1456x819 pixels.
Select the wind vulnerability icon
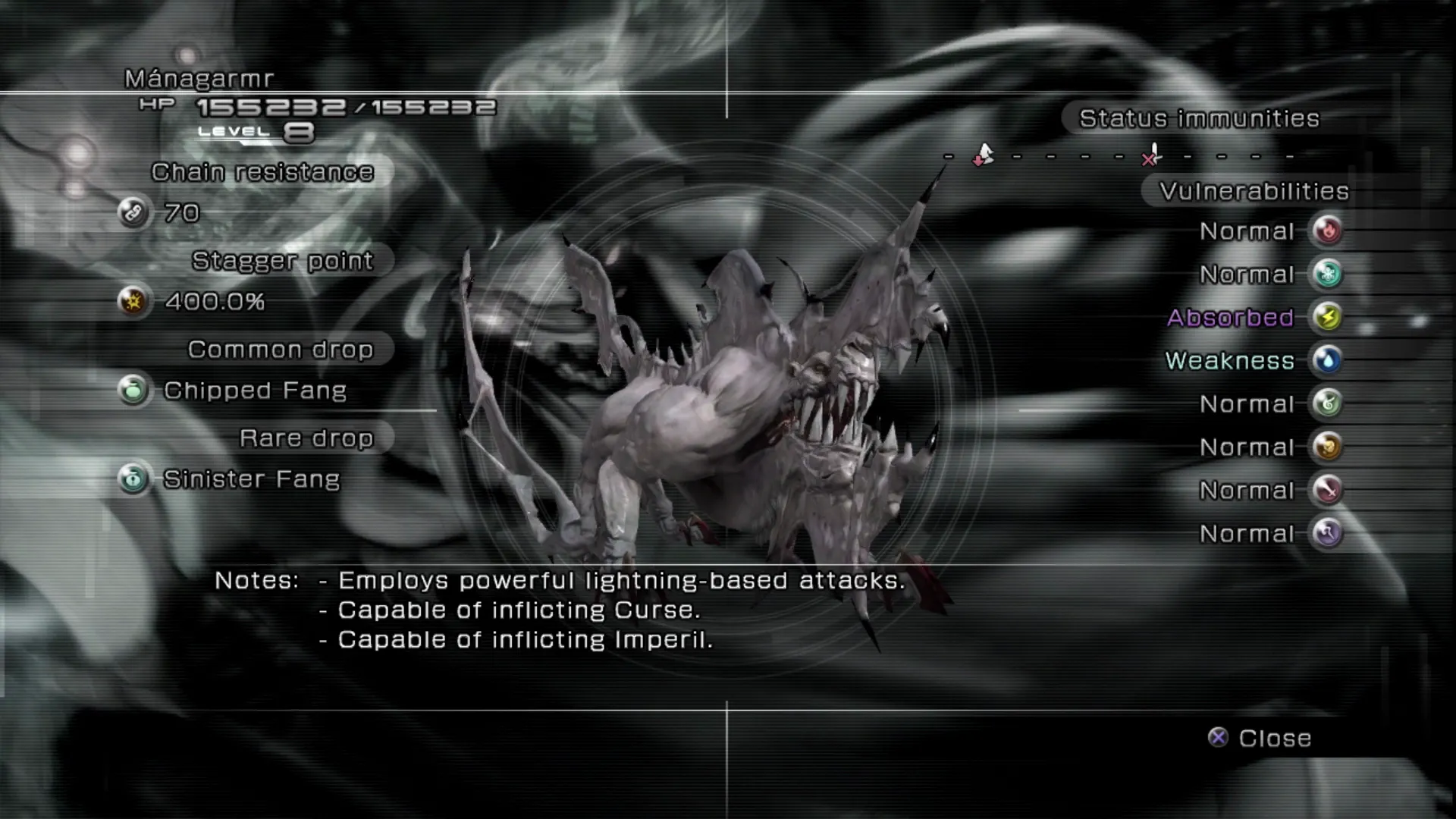pyautogui.click(x=1327, y=403)
